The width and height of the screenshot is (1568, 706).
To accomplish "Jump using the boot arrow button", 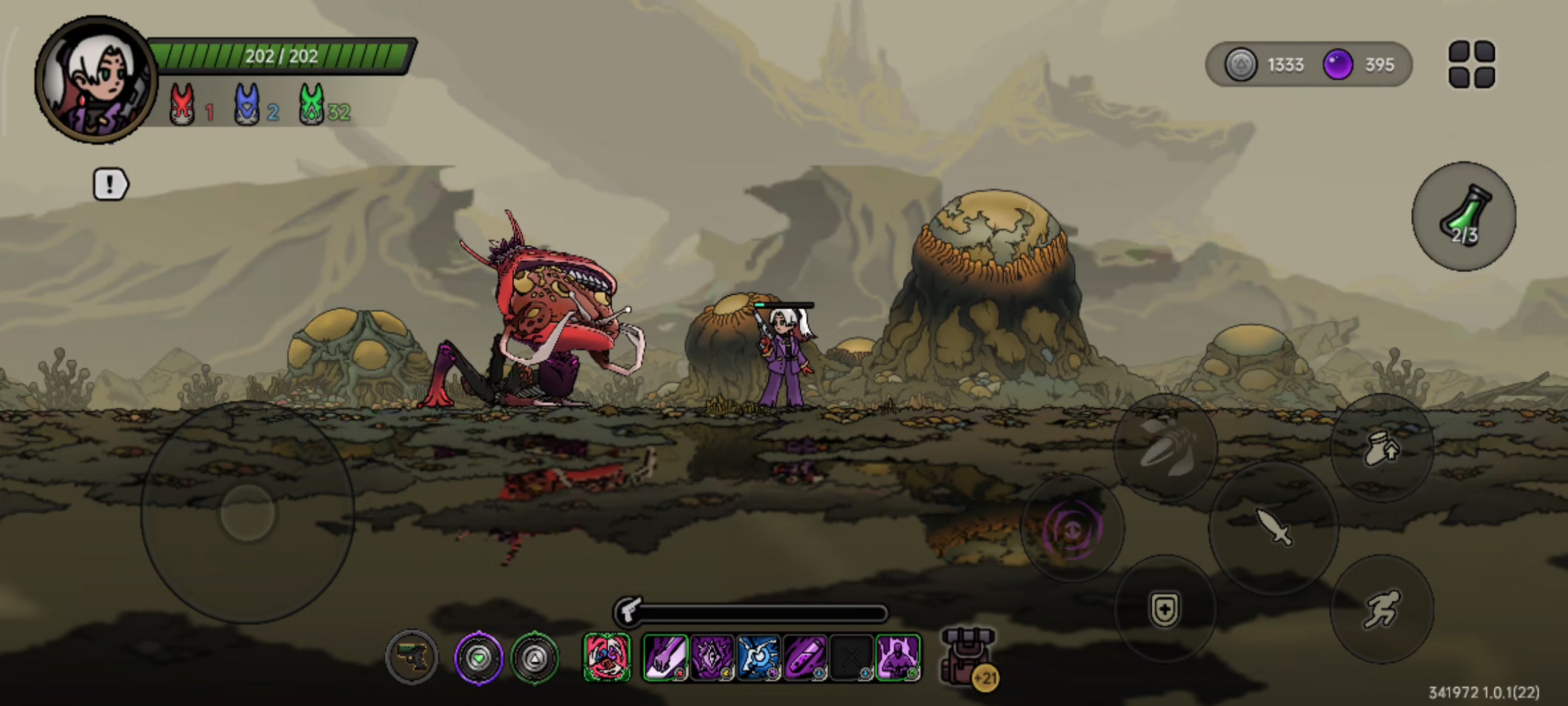I will (x=1382, y=448).
